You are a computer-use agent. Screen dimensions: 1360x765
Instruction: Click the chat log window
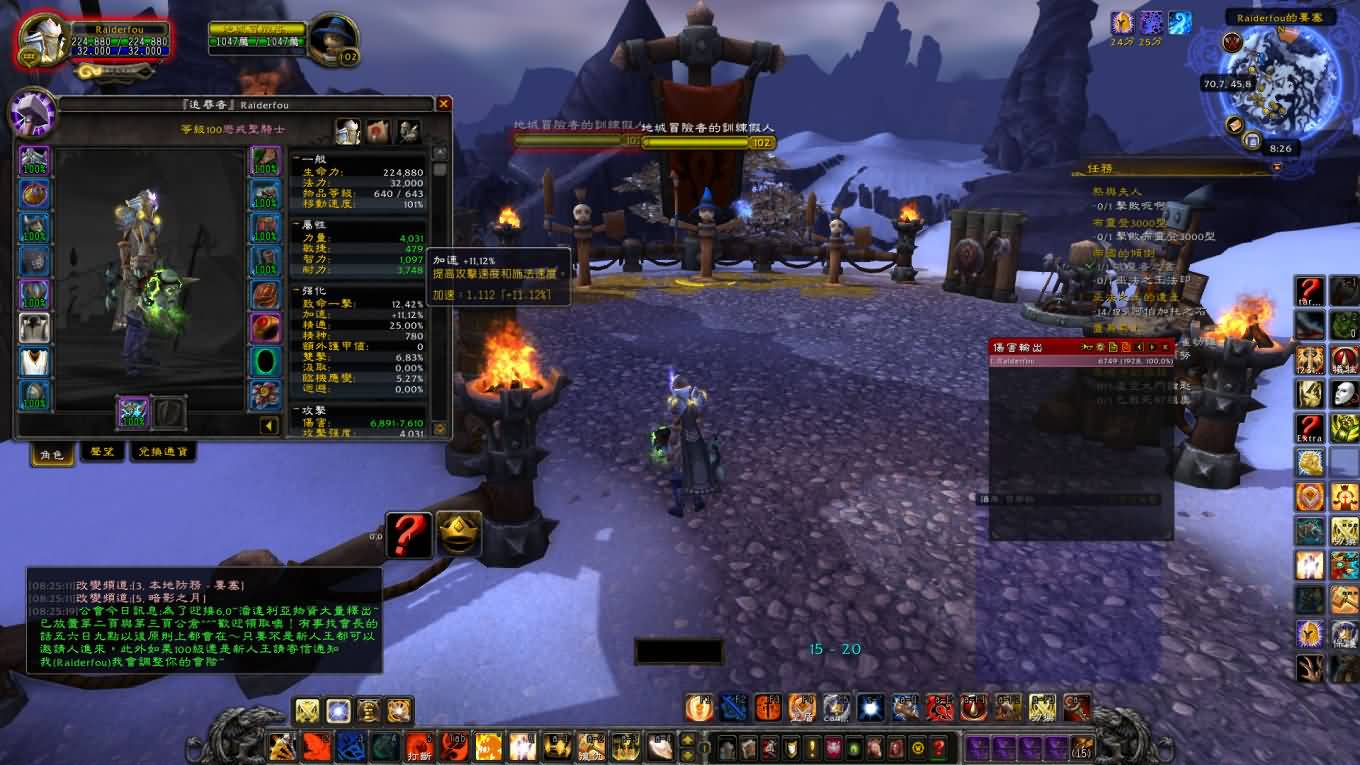coord(204,620)
